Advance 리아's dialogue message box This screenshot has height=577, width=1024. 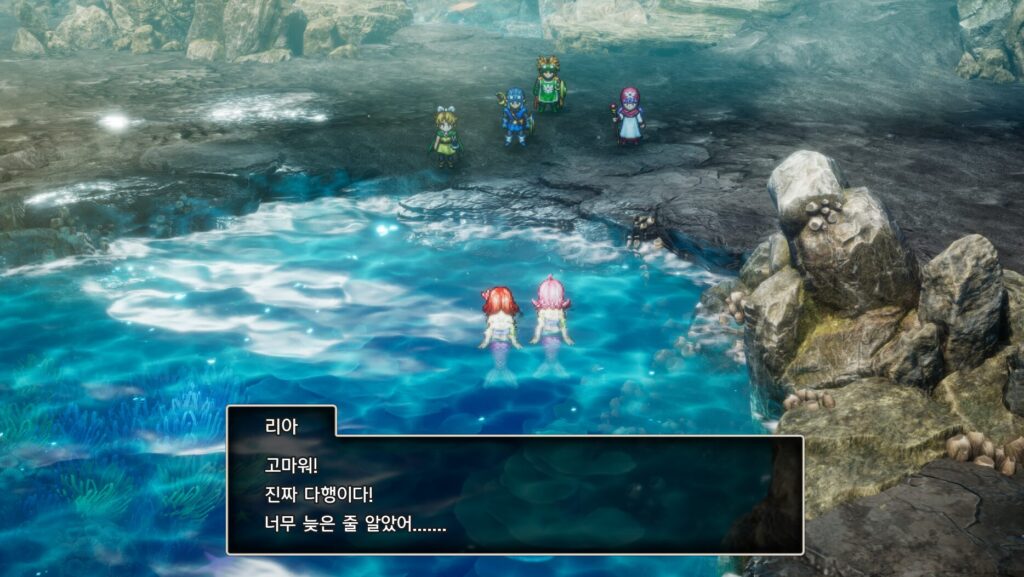[514, 494]
